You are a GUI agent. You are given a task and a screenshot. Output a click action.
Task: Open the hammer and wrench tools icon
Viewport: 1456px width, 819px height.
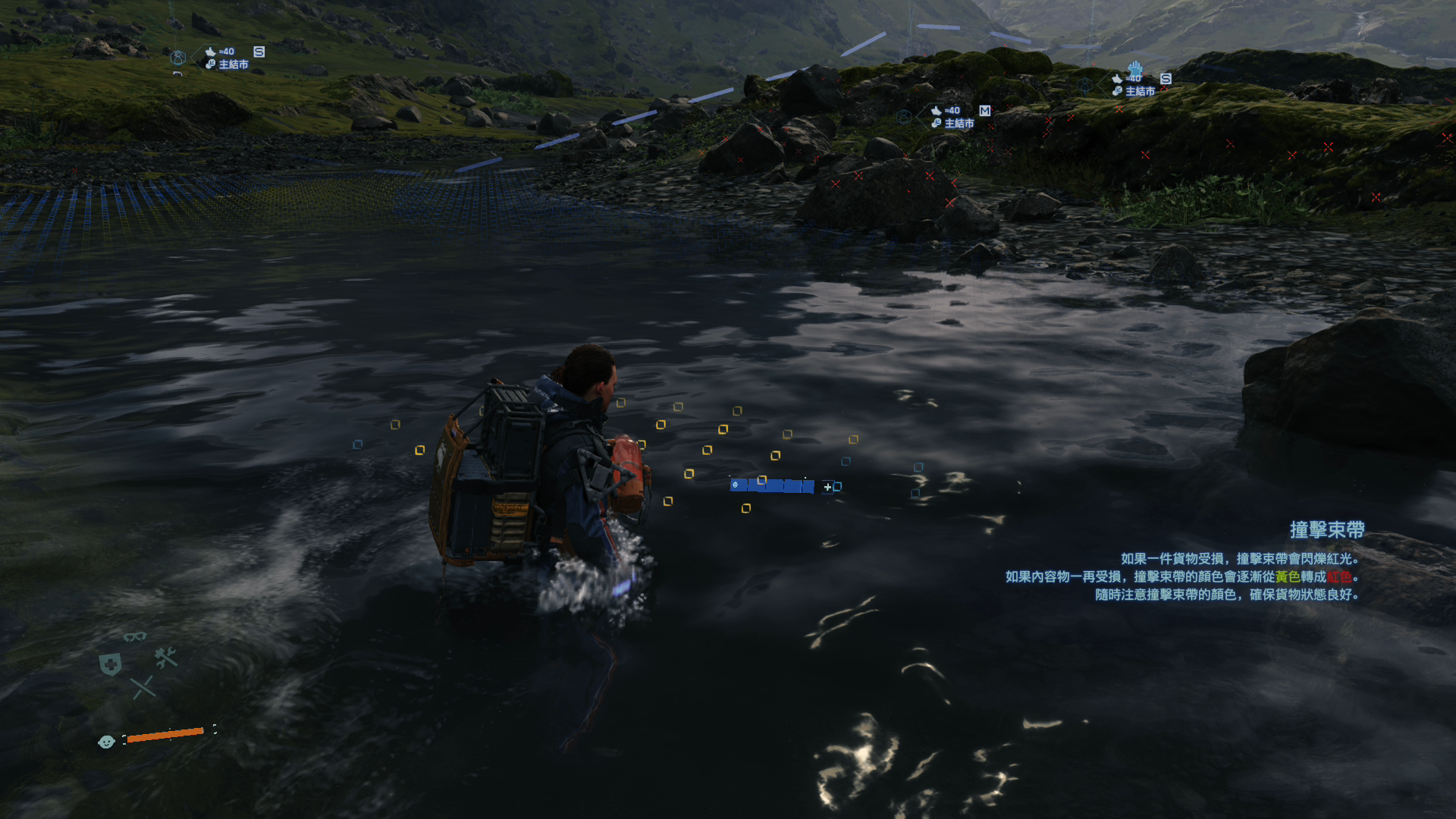pos(165,657)
